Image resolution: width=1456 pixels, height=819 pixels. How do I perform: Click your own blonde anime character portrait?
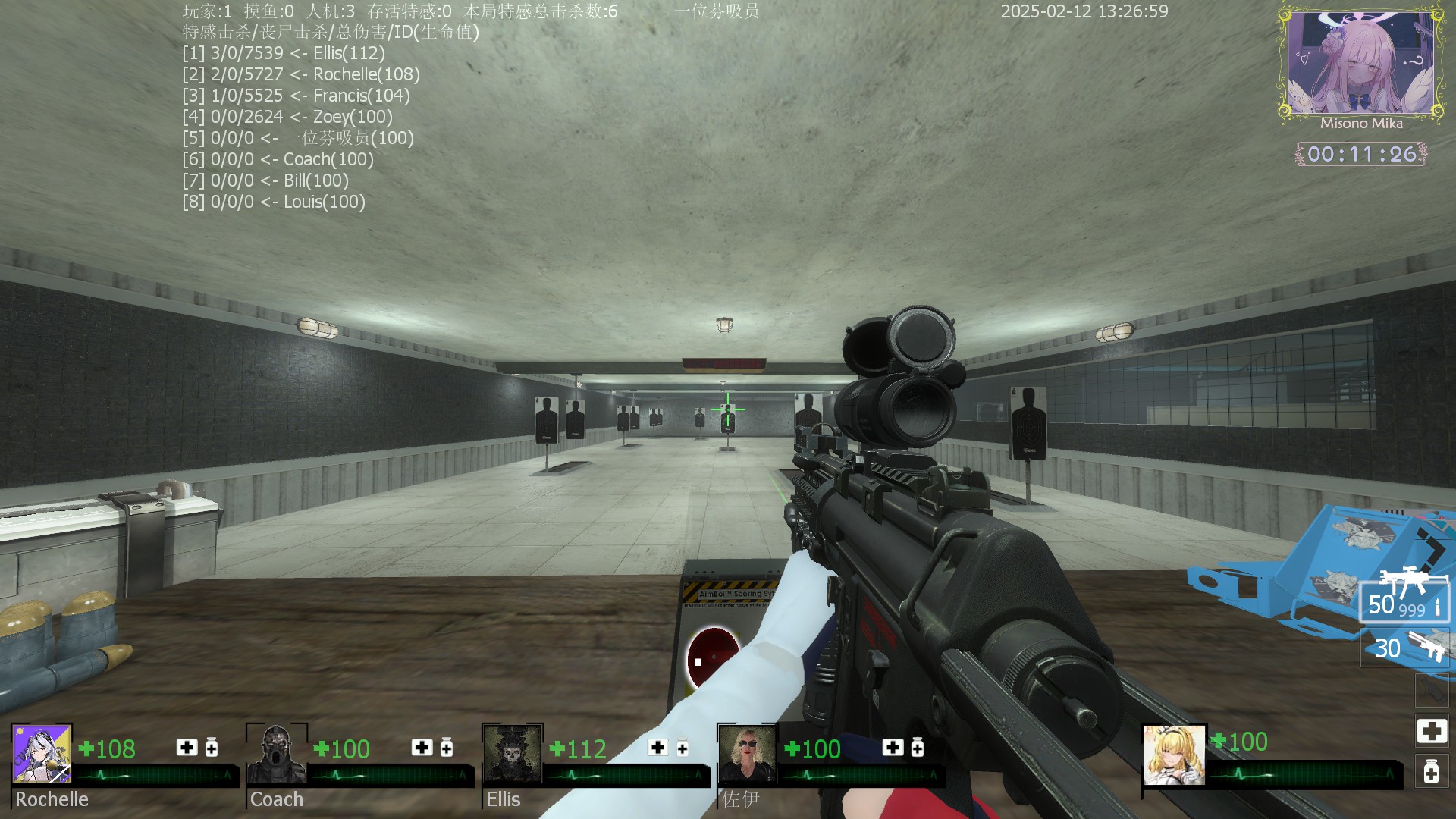(x=1174, y=755)
